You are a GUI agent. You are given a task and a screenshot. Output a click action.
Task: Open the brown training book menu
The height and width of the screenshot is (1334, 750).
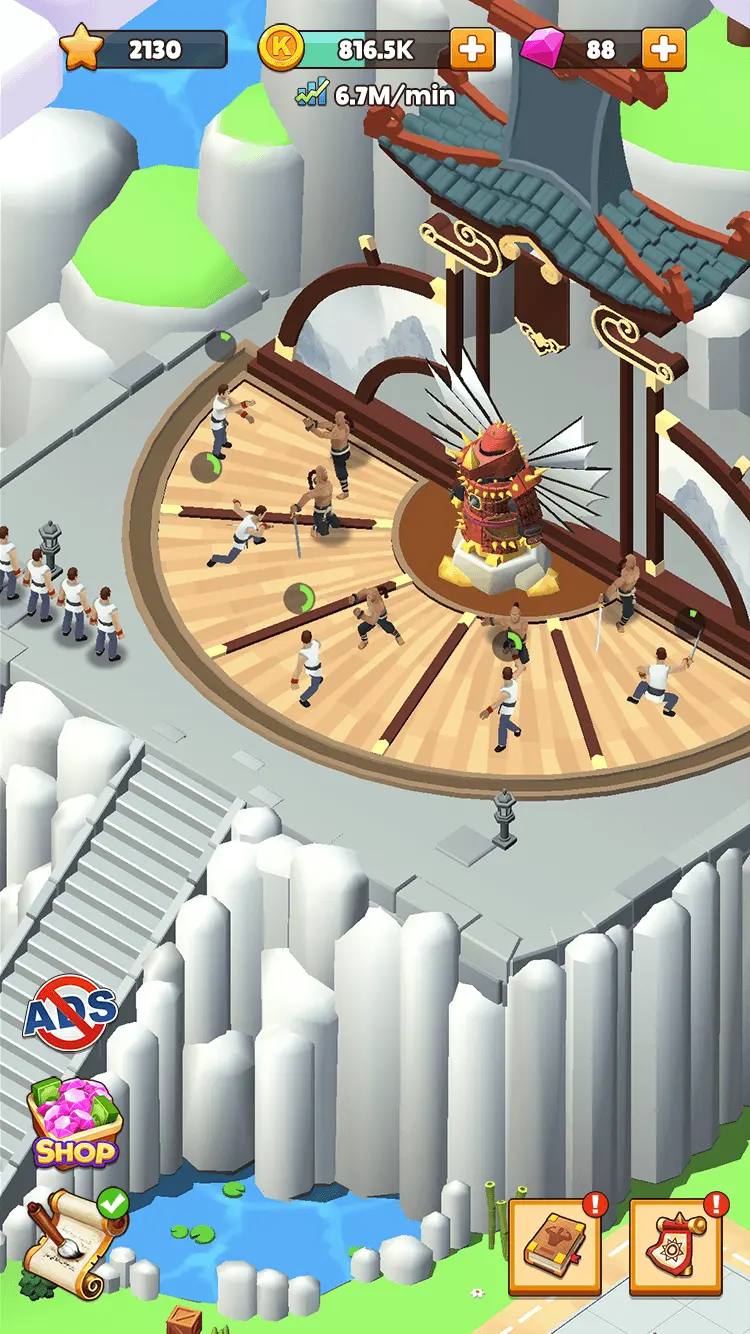555,1245
